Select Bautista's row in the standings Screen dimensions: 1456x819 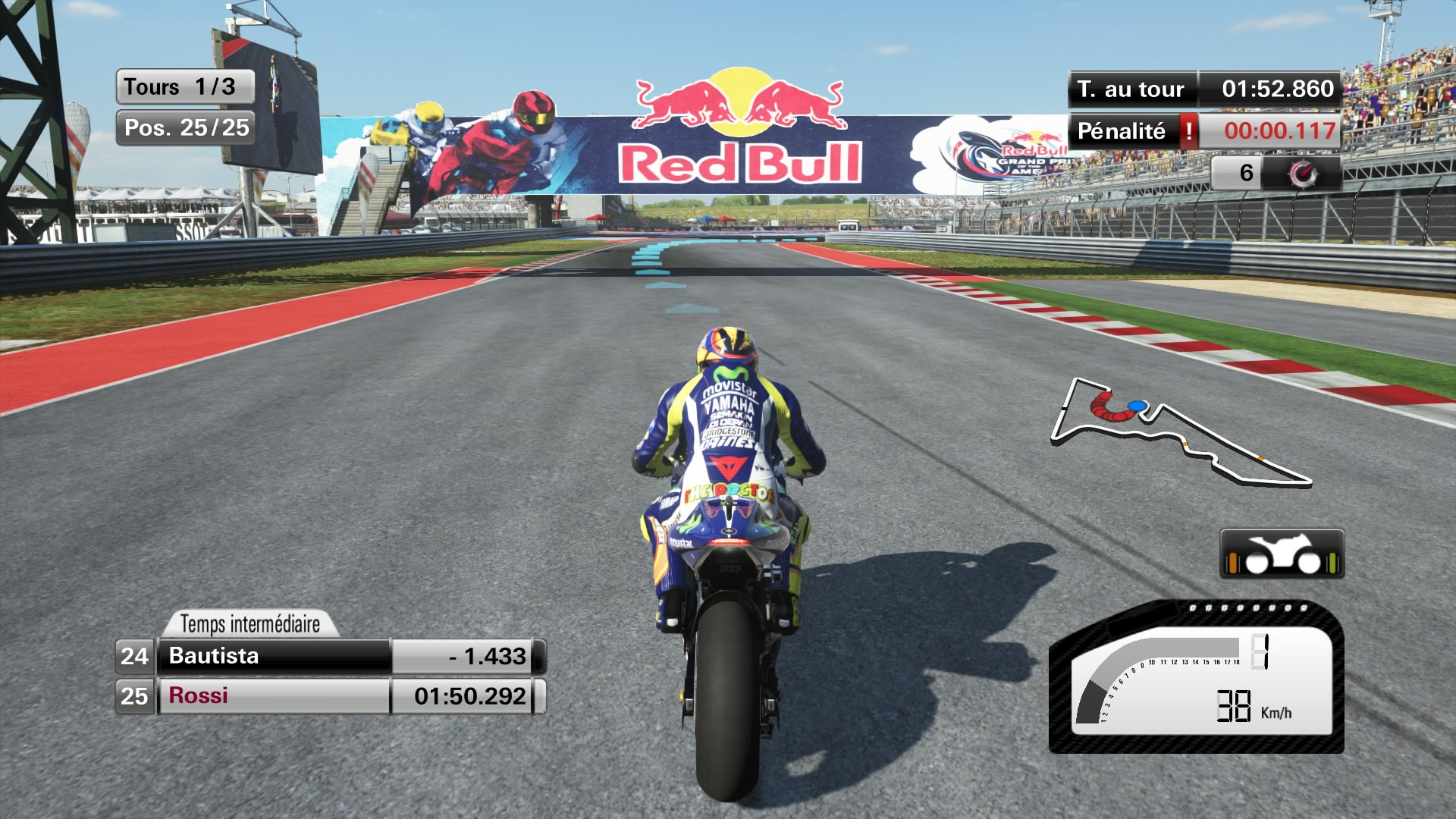[x=331, y=656]
